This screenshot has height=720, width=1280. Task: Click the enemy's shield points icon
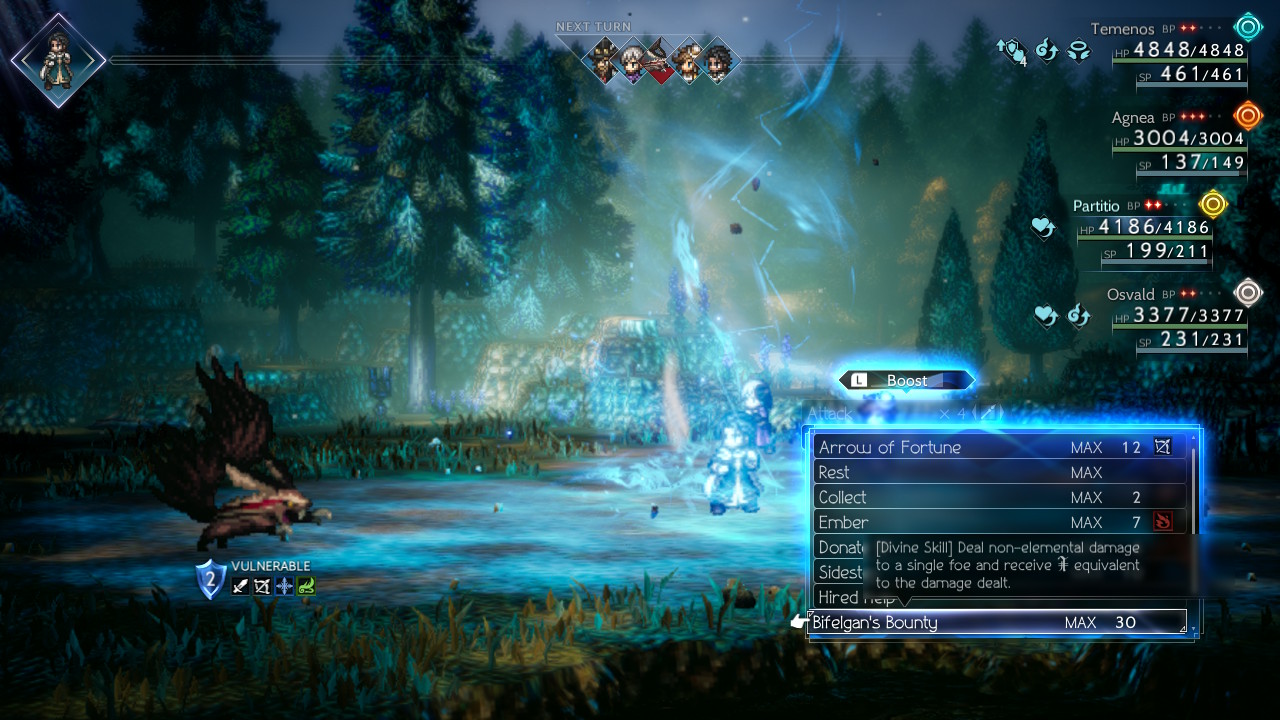(210, 579)
